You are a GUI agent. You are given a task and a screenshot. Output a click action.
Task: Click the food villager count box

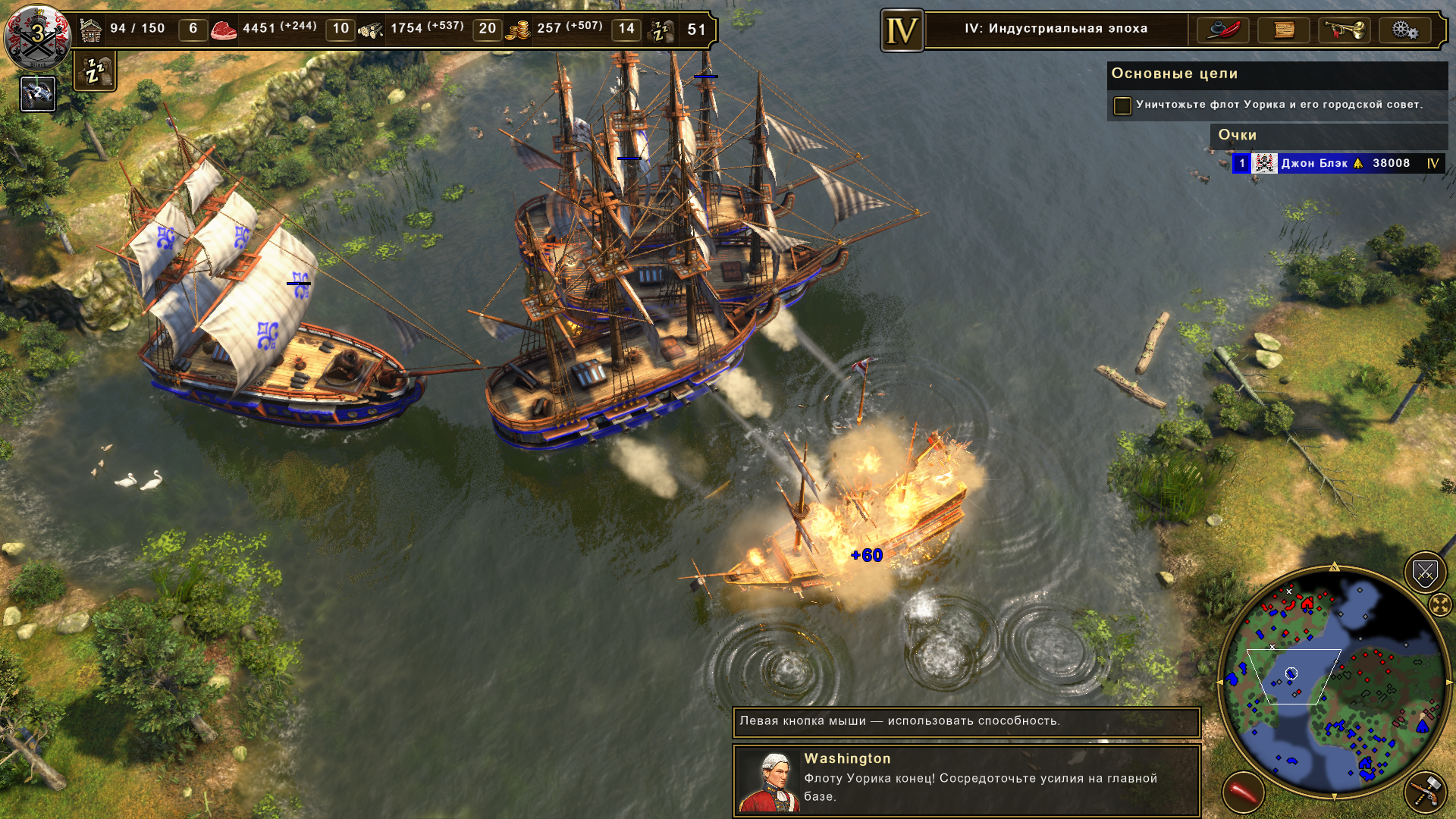[x=193, y=29]
